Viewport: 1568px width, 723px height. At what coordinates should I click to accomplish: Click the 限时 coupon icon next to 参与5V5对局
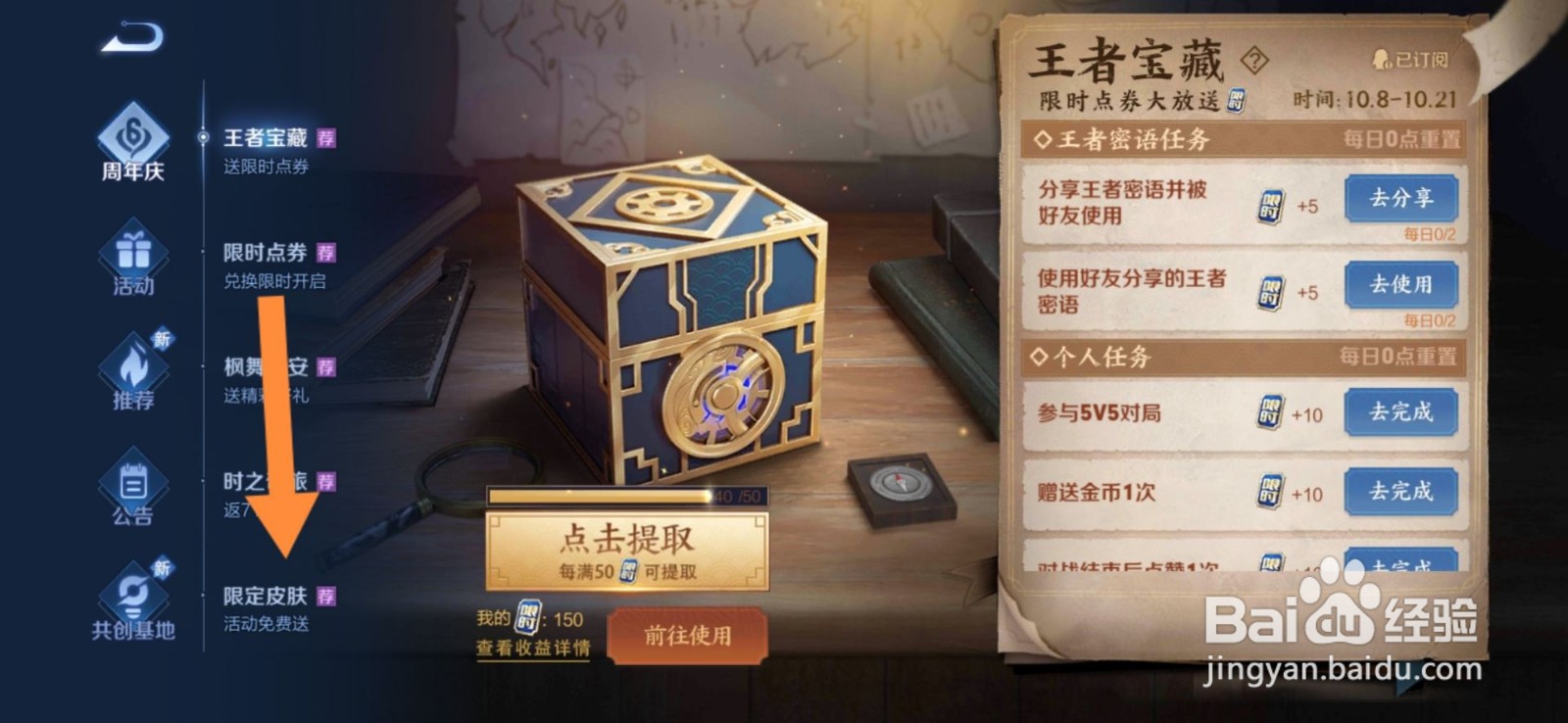tap(1268, 413)
